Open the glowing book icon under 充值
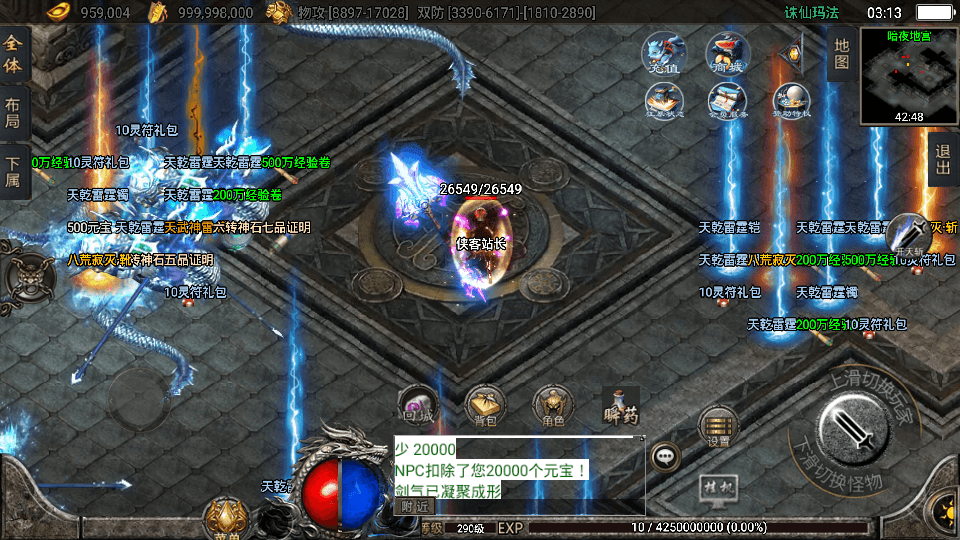Screen dimensions: 960x540 tap(663, 102)
